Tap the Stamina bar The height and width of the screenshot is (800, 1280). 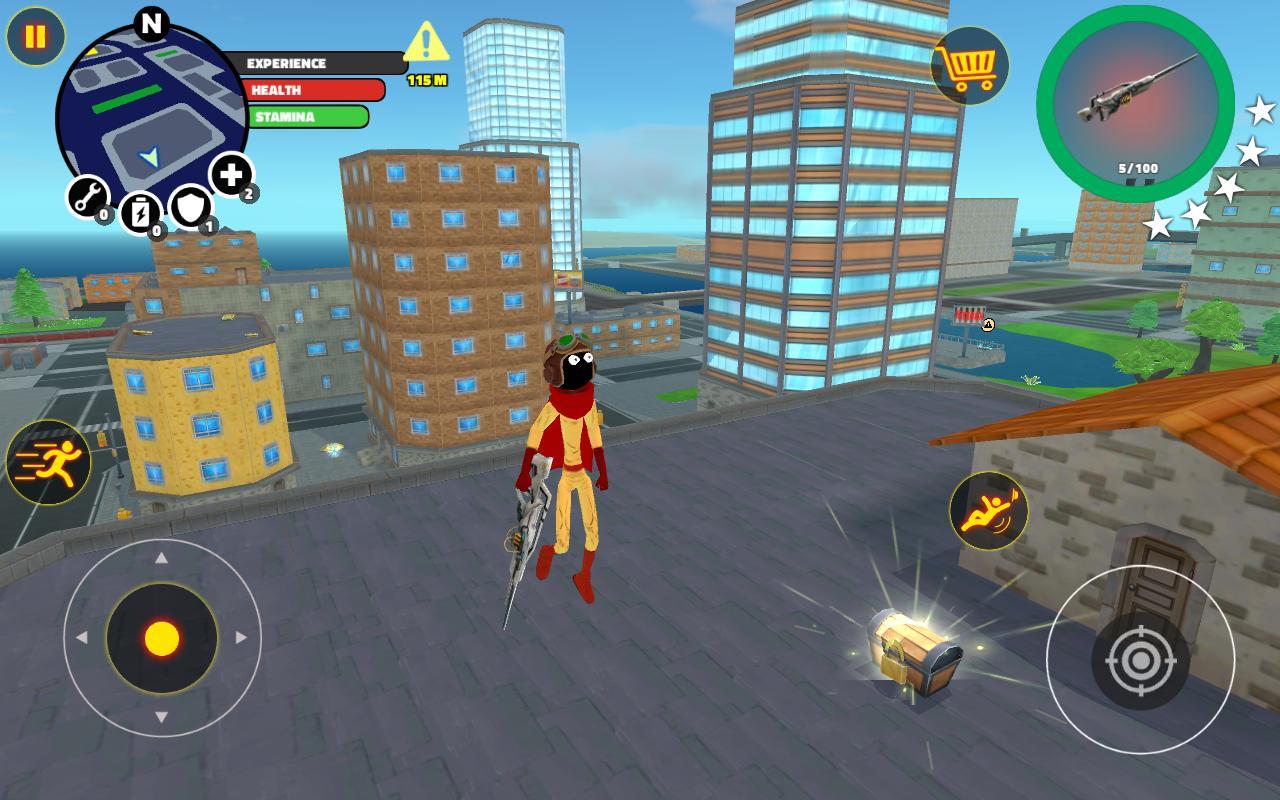[x=305, y=116]
